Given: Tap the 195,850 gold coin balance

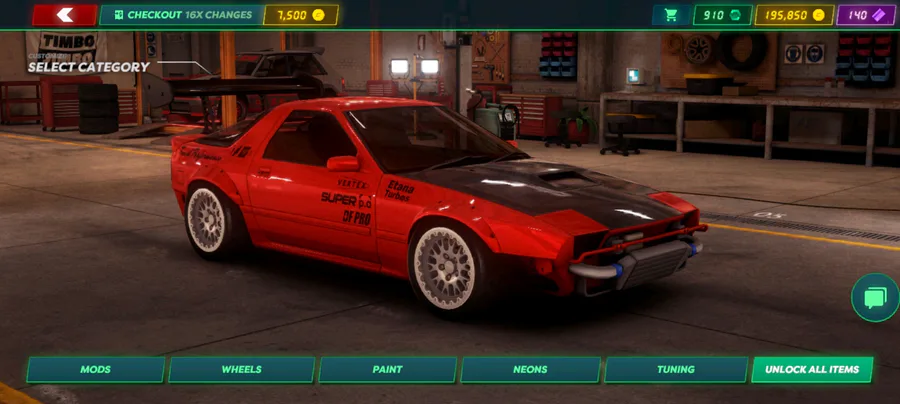Looking at the screenshot, I should (x=795, y=15).
